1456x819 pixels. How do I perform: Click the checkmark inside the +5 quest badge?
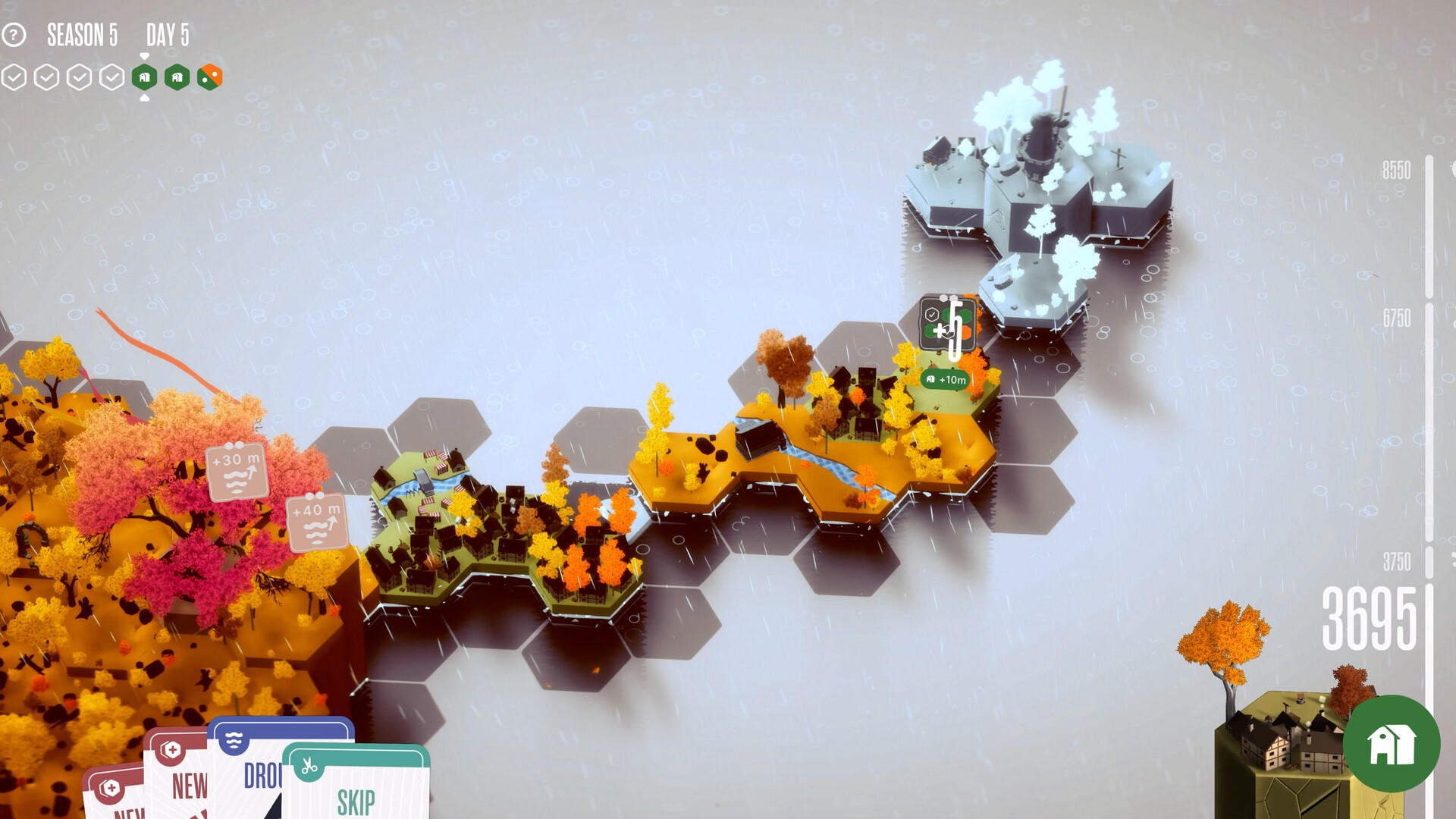pyautogui.click(x=932, y=313)
